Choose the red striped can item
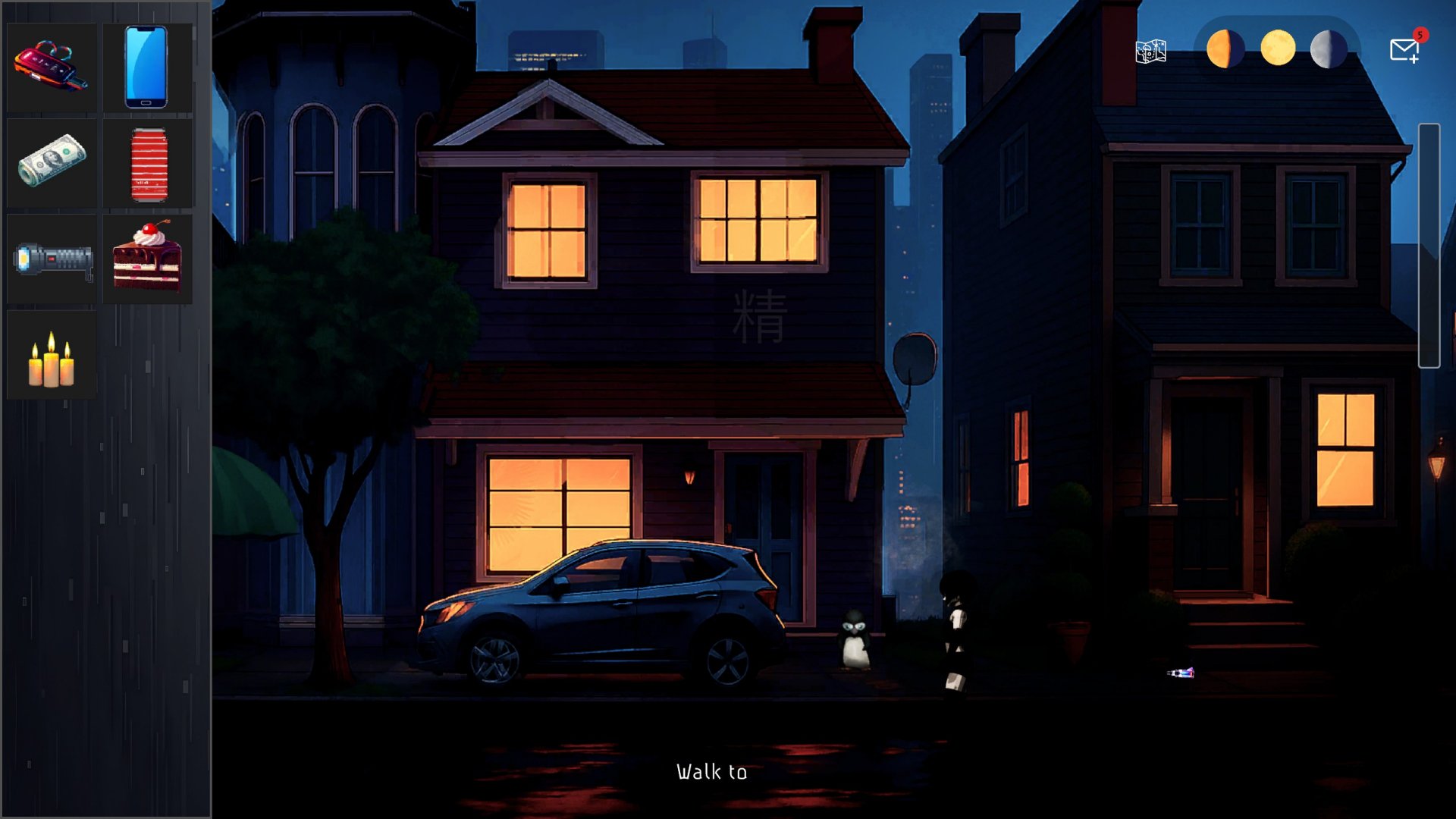The height and width of the screenshot is (819, 1456). point(149,164)
